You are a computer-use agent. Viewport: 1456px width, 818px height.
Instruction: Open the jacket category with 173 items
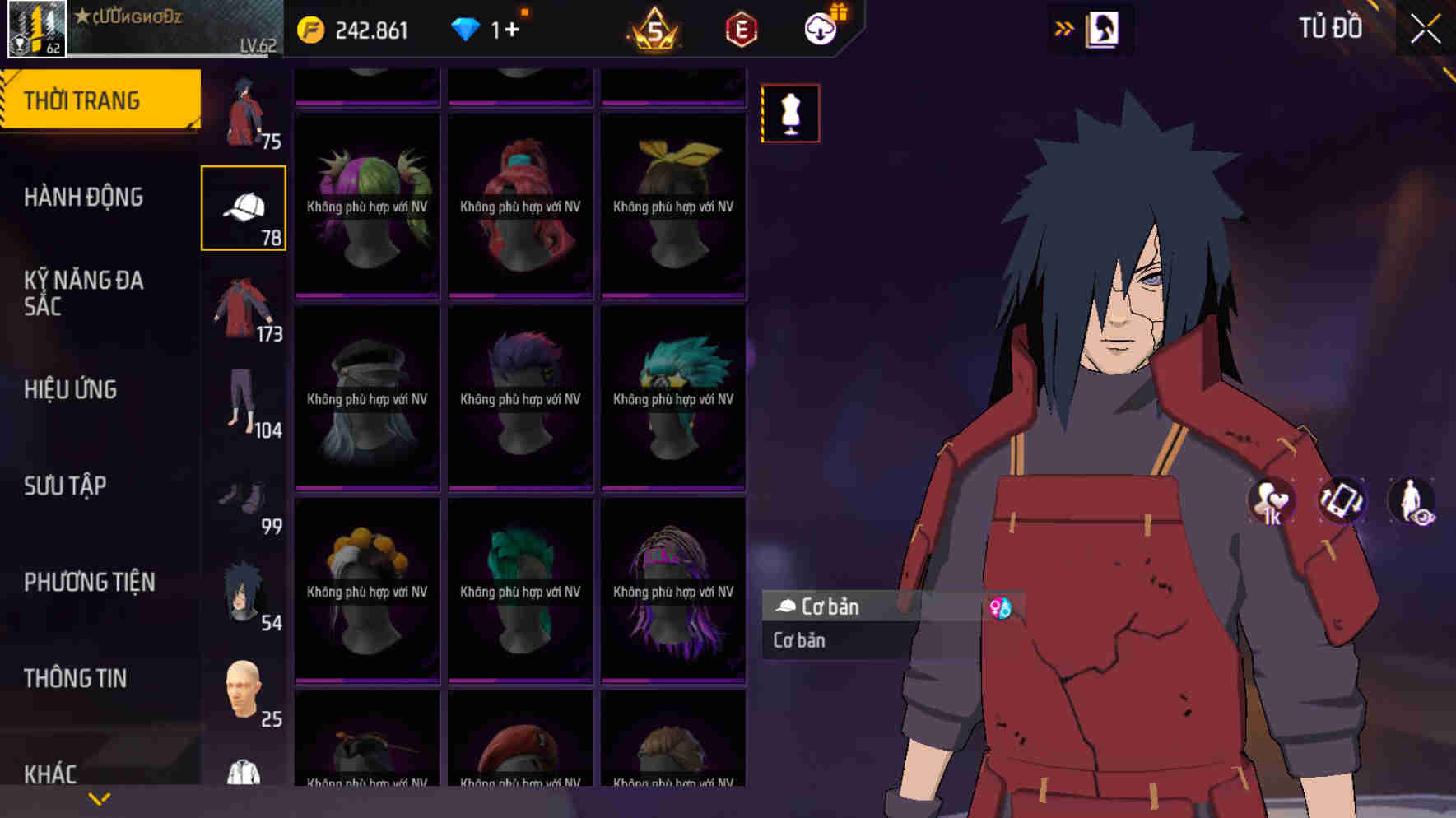coord(243,309)
